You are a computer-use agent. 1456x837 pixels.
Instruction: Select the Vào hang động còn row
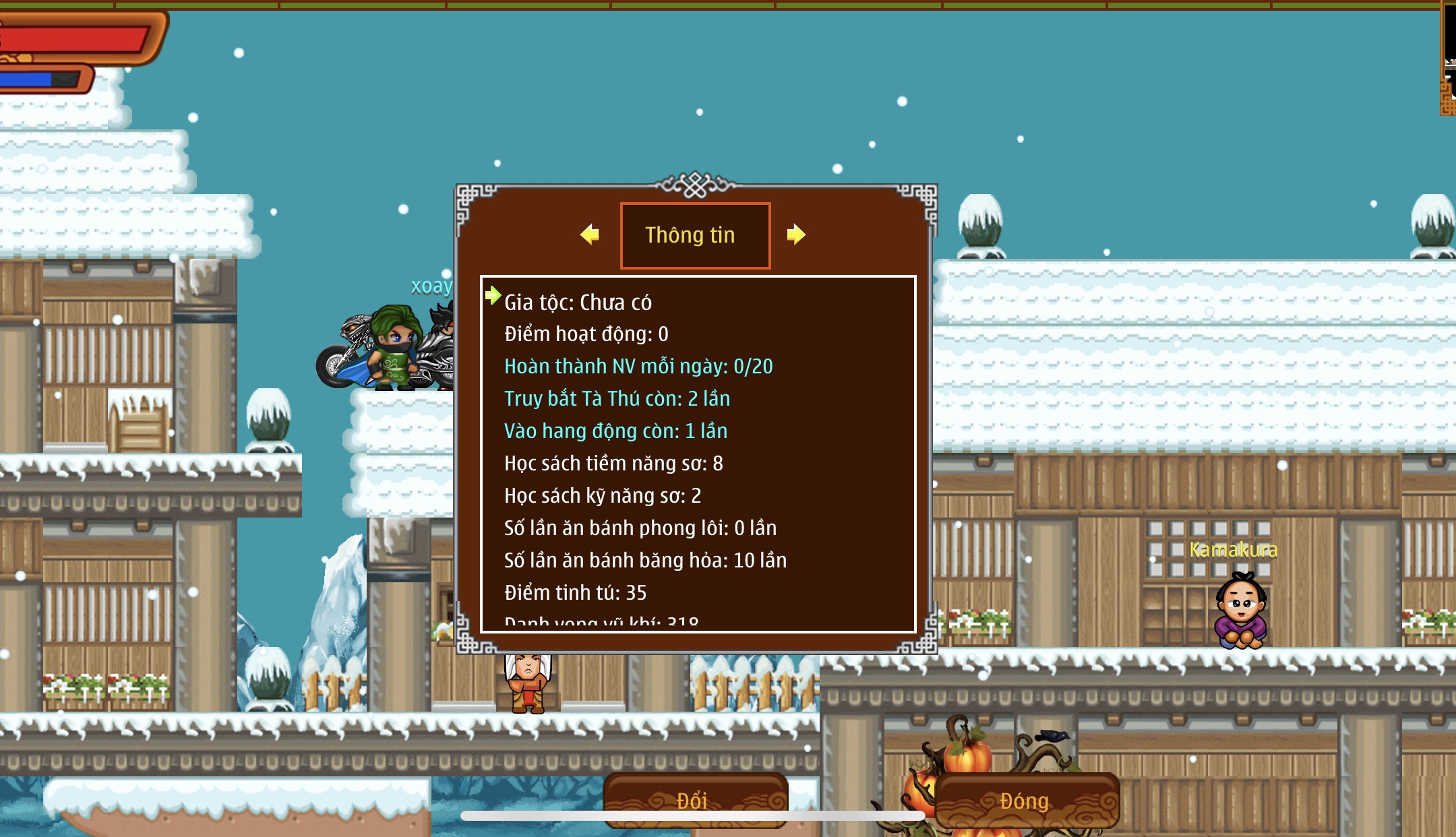point(615,431)
